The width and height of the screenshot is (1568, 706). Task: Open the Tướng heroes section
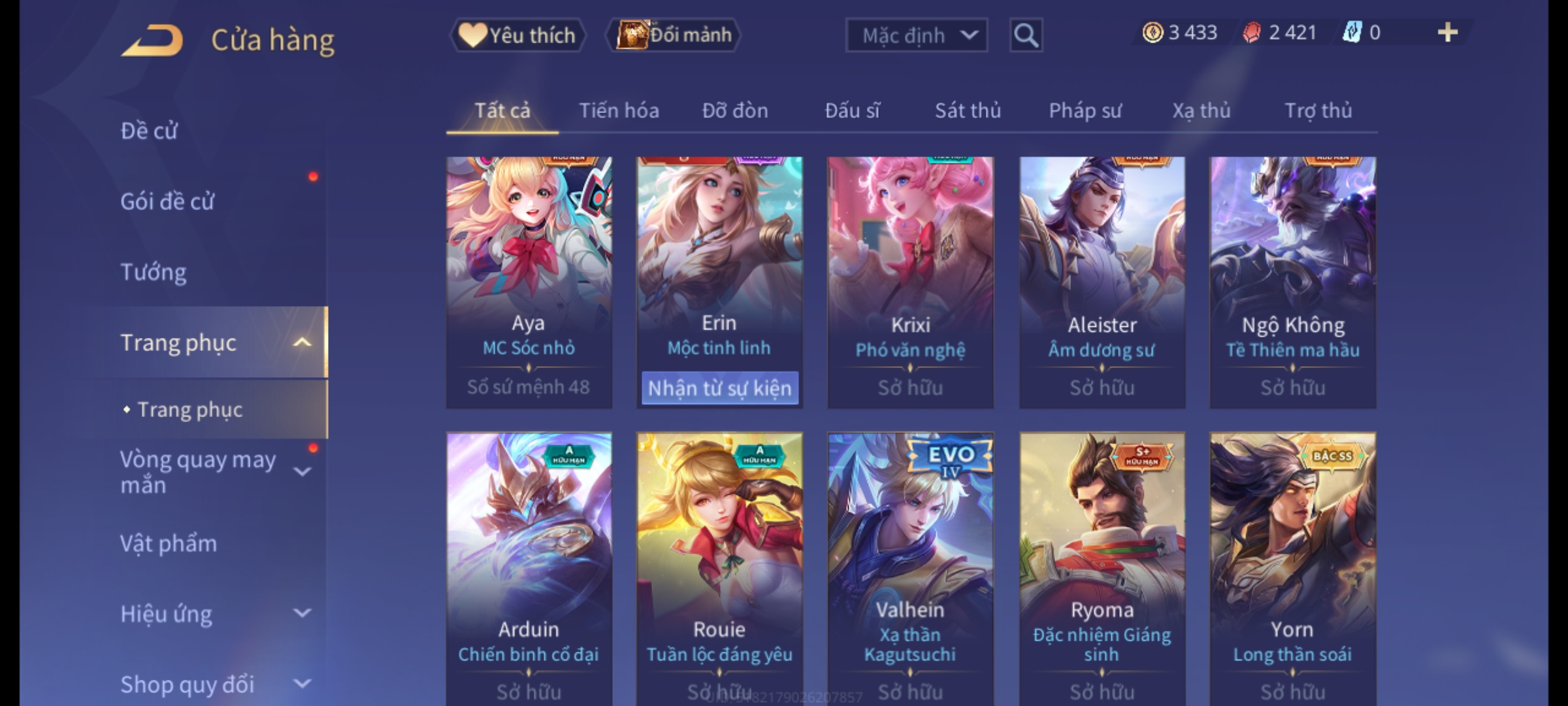click(x=154, y=272)
